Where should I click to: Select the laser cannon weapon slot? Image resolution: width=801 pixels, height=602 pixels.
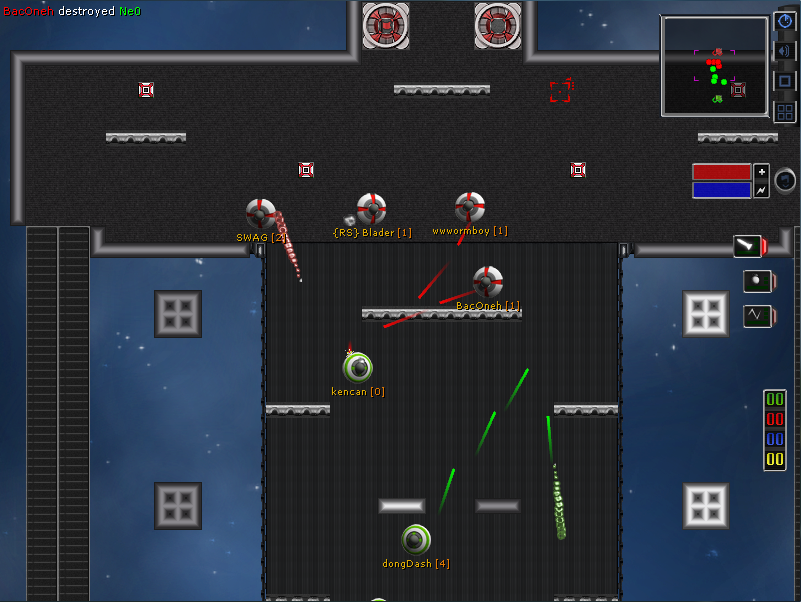(749, 246)
